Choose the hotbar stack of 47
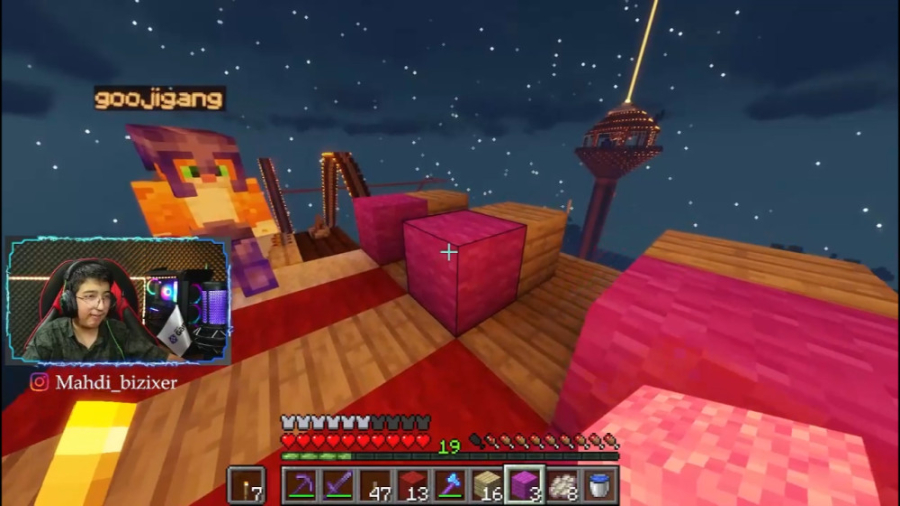Screen dimensions: 900x506 point(375,485)
